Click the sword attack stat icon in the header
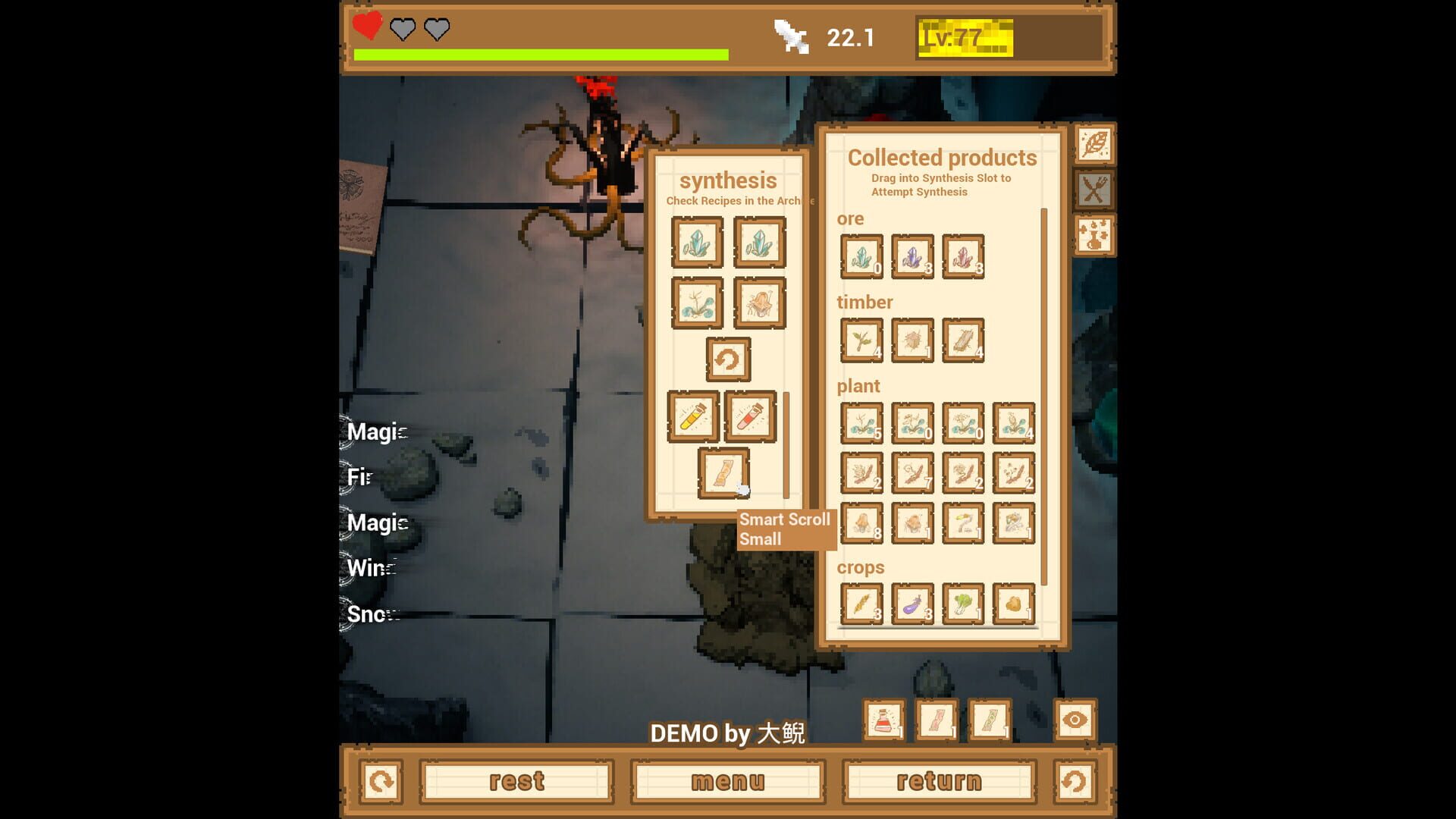 [x=789, y=36]
